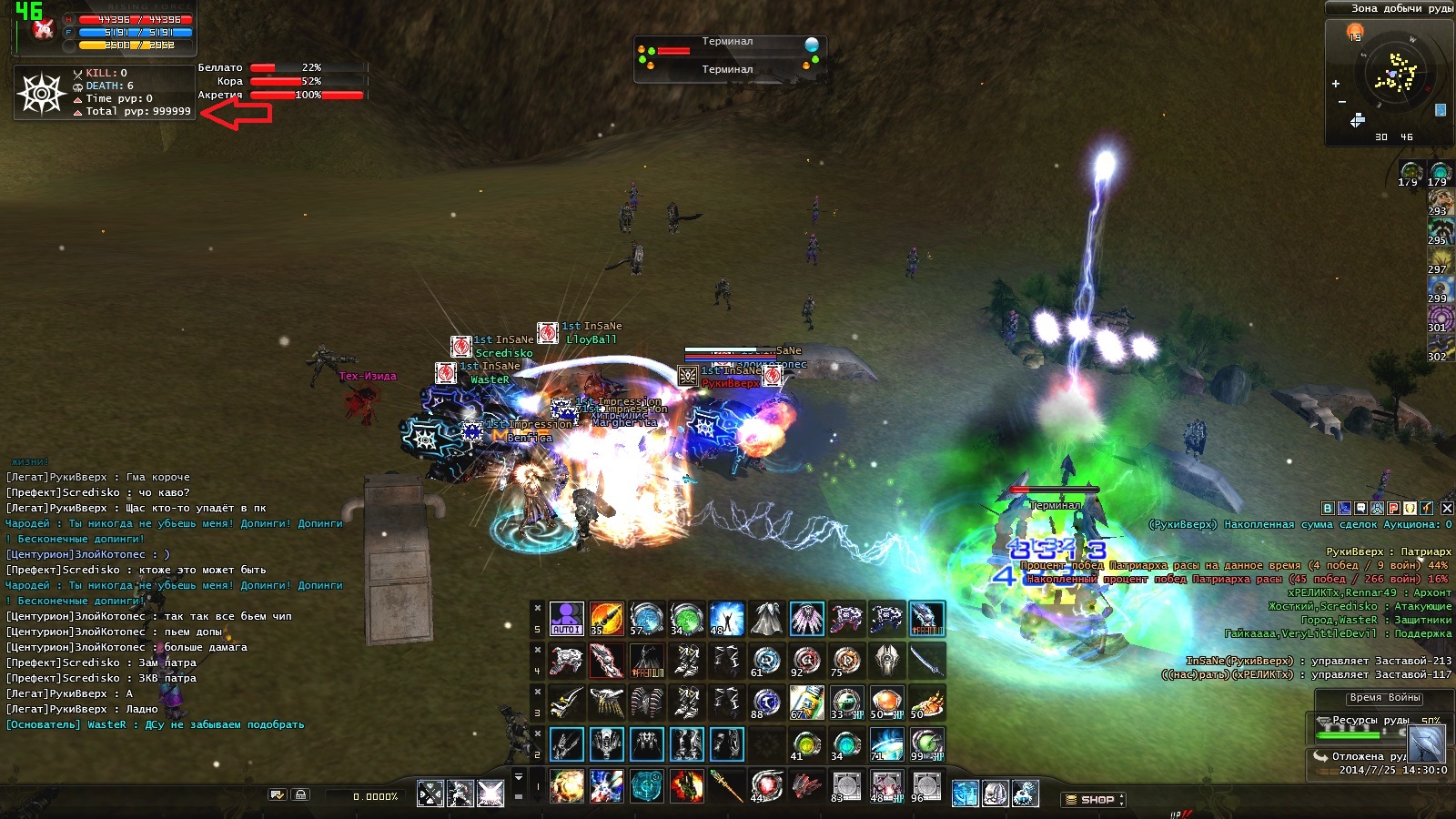Open the Время Войны panel header
Viewport: 1456px width, 819px height.
(x=1385, y=698)
